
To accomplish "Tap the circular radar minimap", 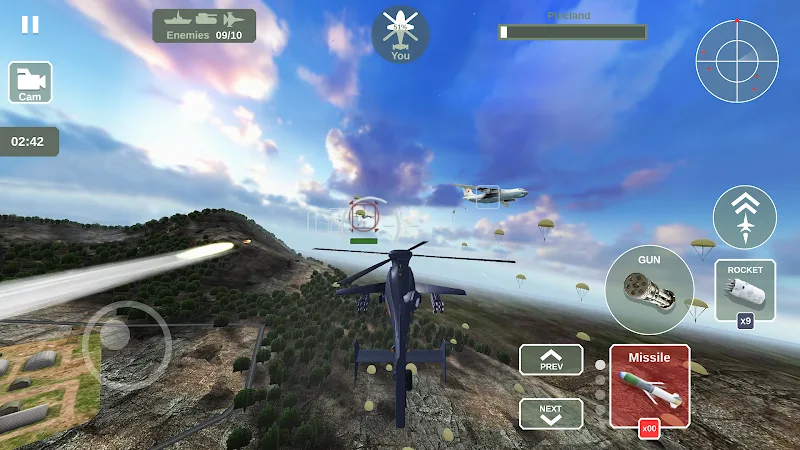I will click(x=736, y=61).
